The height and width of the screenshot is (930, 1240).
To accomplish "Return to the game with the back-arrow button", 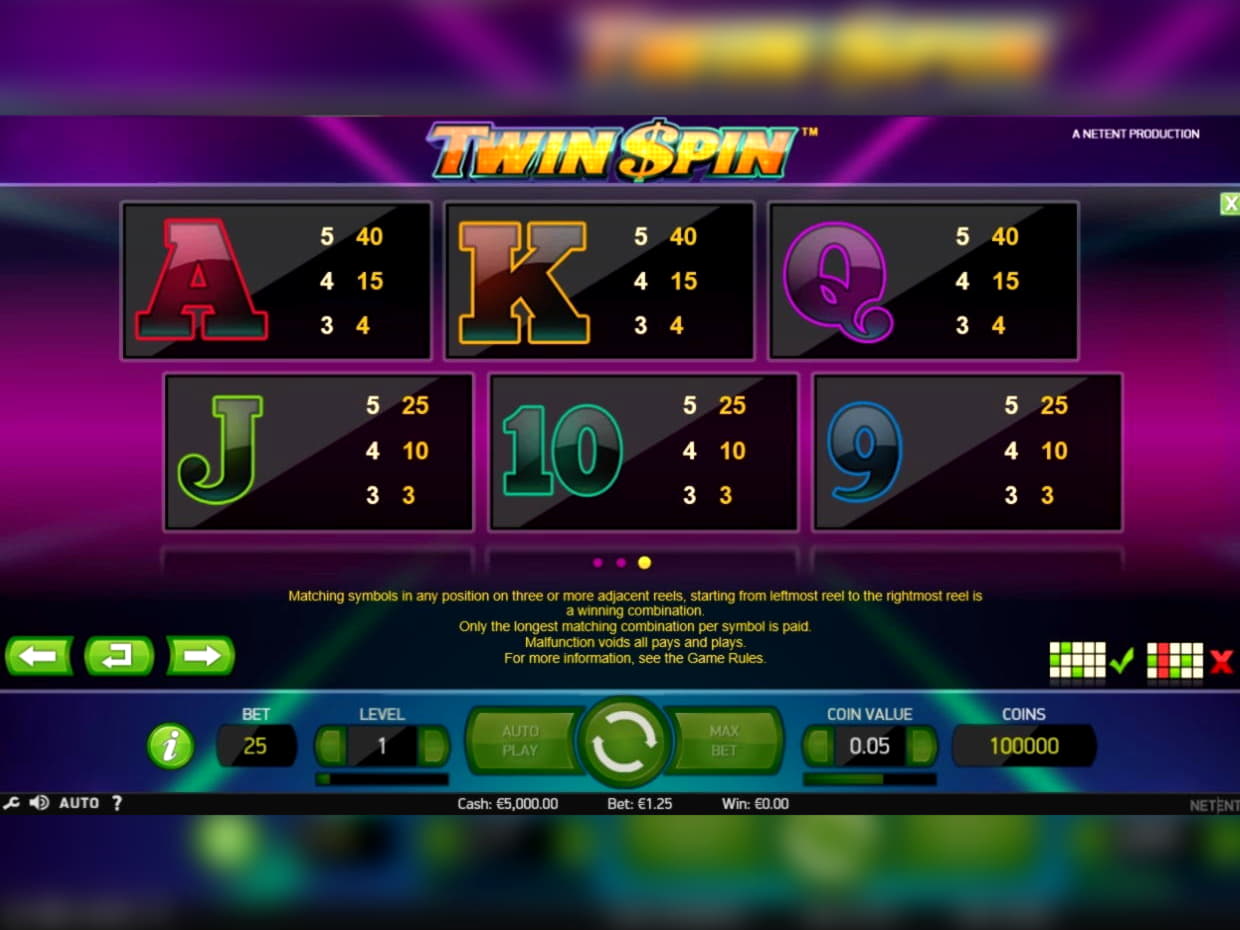I will pyautogui.click(x=119, y=656).
